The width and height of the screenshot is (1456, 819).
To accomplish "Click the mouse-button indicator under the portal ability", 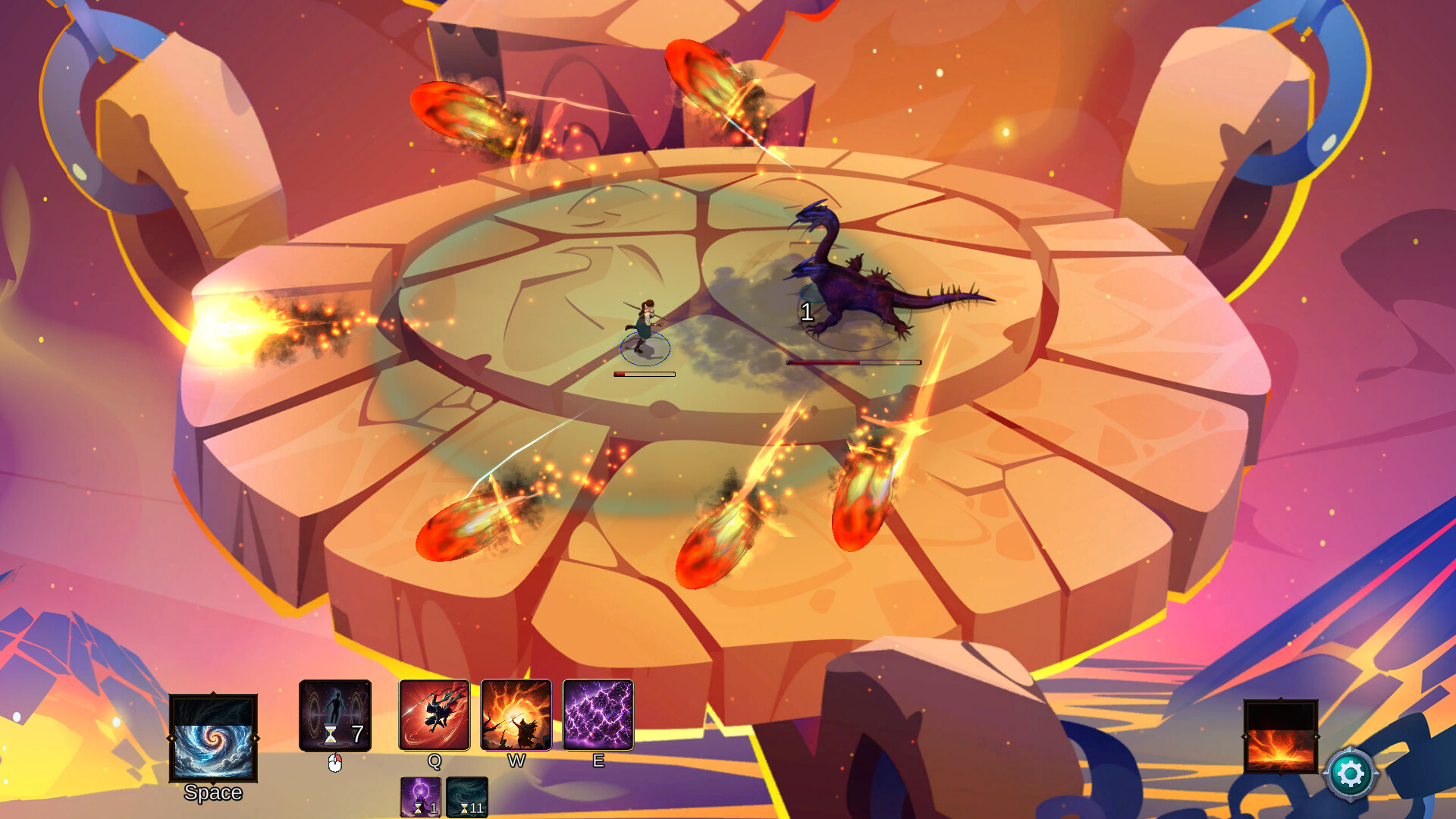I will click(x=336, y=762).
